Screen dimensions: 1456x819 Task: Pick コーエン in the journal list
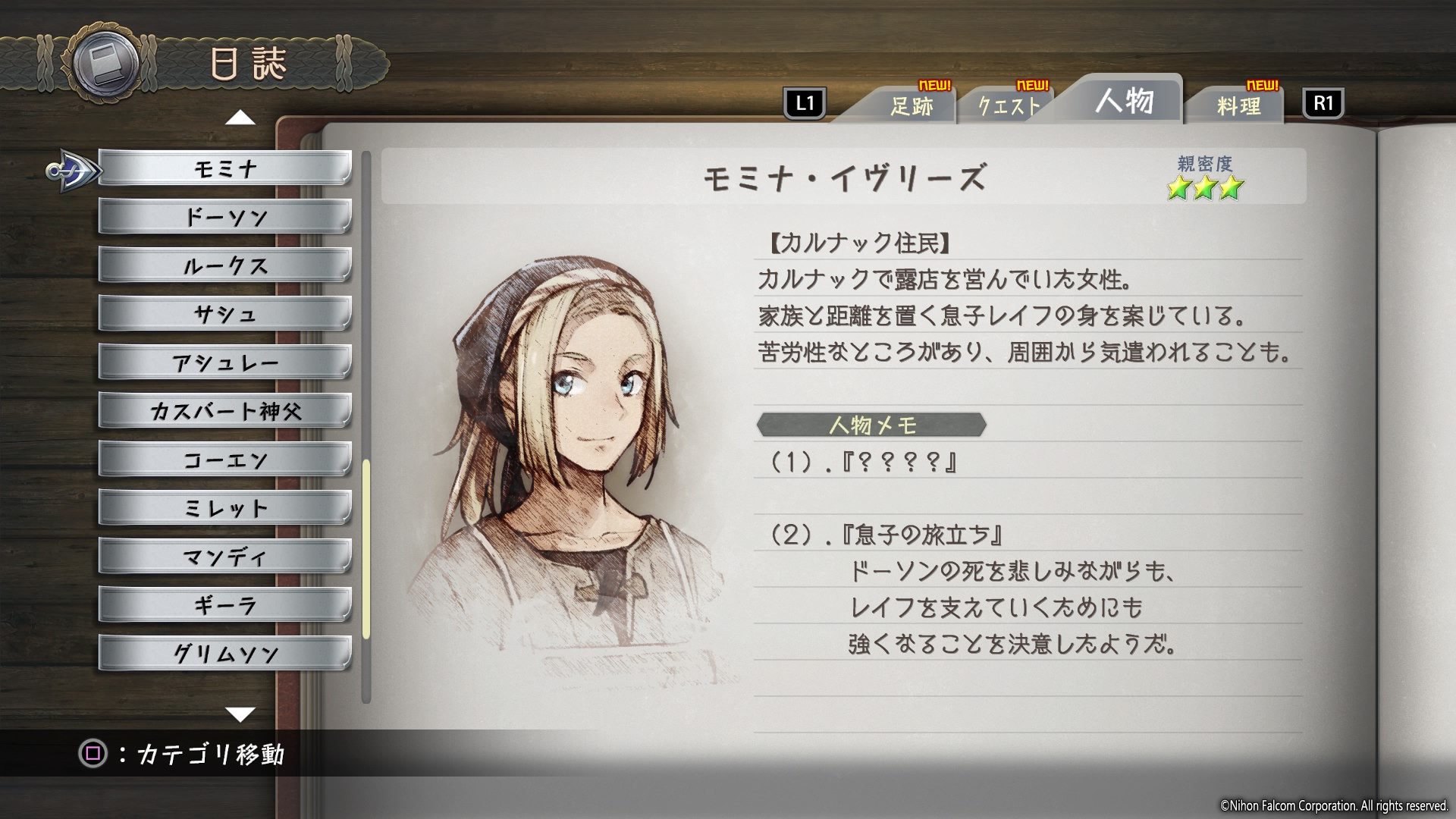[x=224, y=460]
